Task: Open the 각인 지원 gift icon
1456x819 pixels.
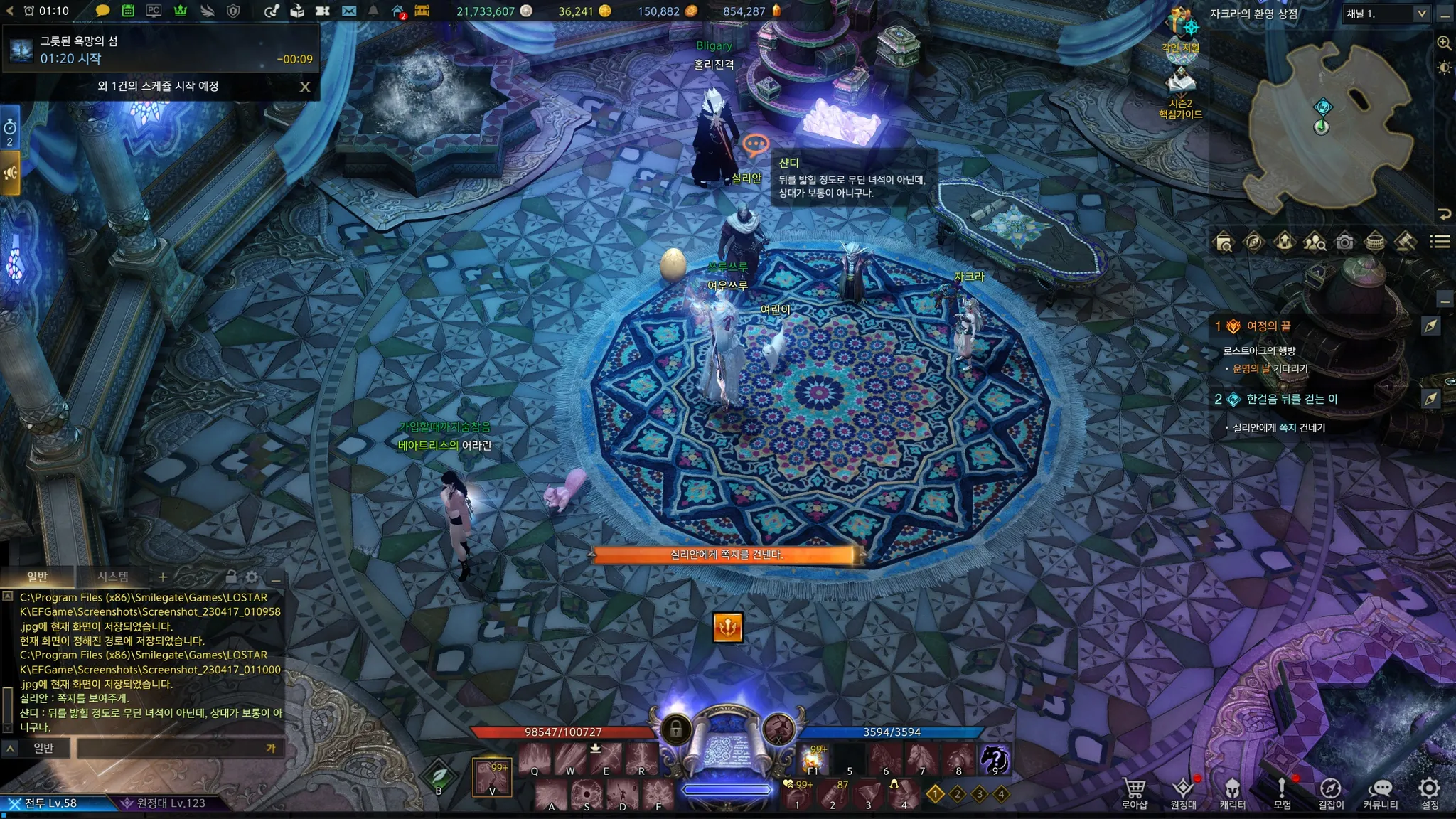Action: 1181,30
